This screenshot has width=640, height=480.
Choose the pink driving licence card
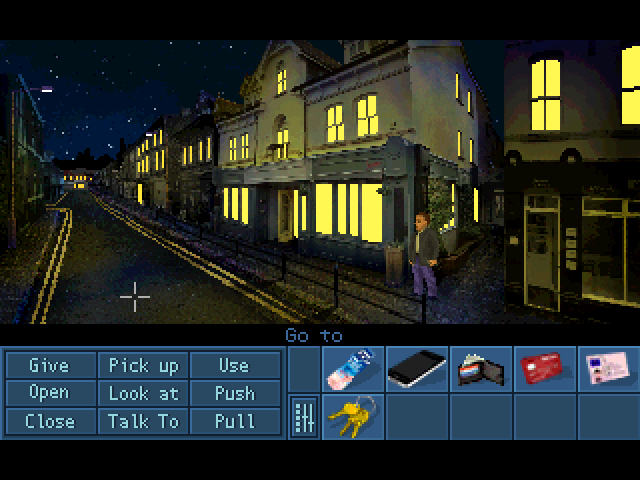607,368
